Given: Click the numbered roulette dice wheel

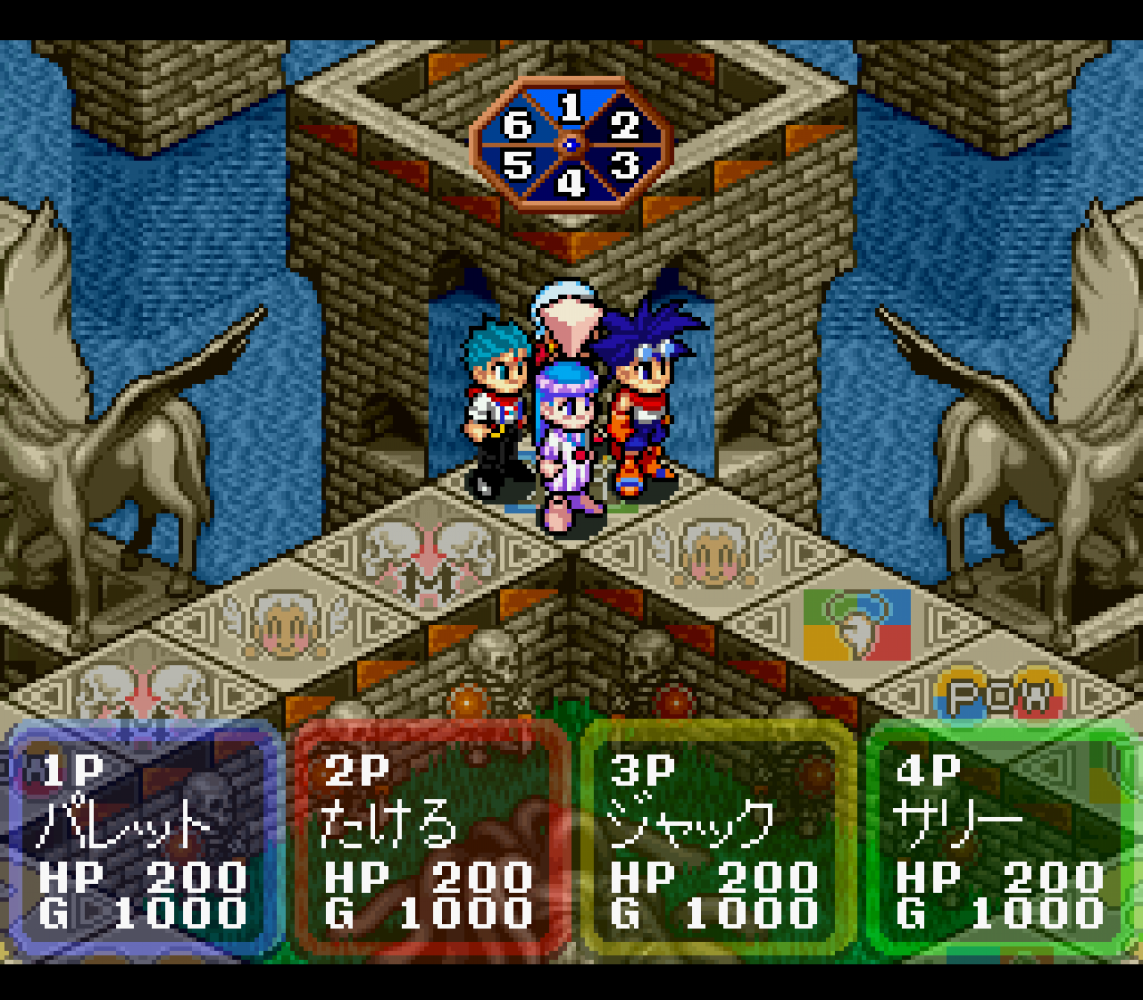Looking at the screenshot, I should [x=570, y=145].
